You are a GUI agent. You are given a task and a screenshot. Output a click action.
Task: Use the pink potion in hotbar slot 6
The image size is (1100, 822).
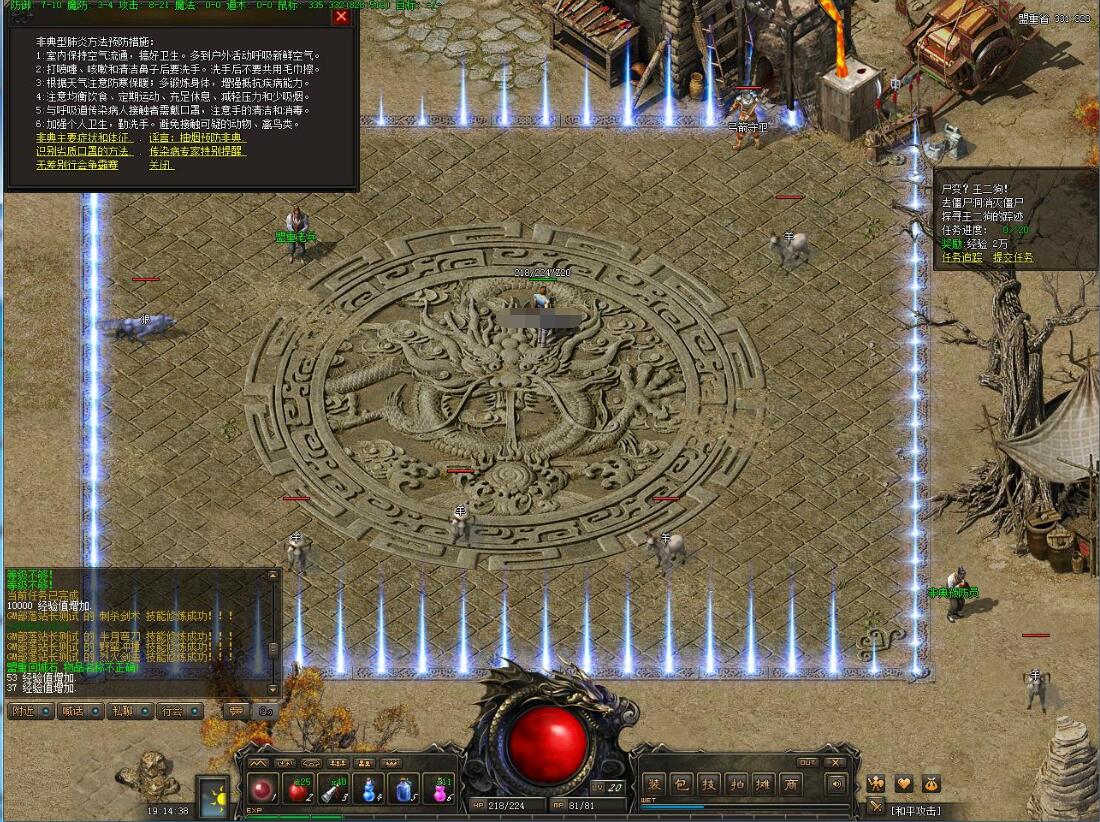(x=439, y=789)
